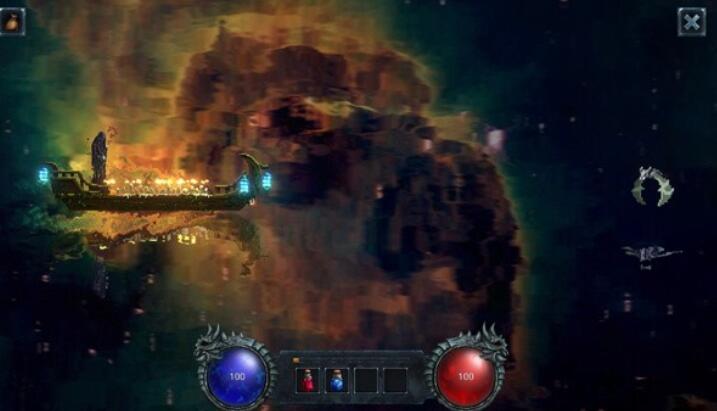Use the blue mana potion slot

[337, 380]
